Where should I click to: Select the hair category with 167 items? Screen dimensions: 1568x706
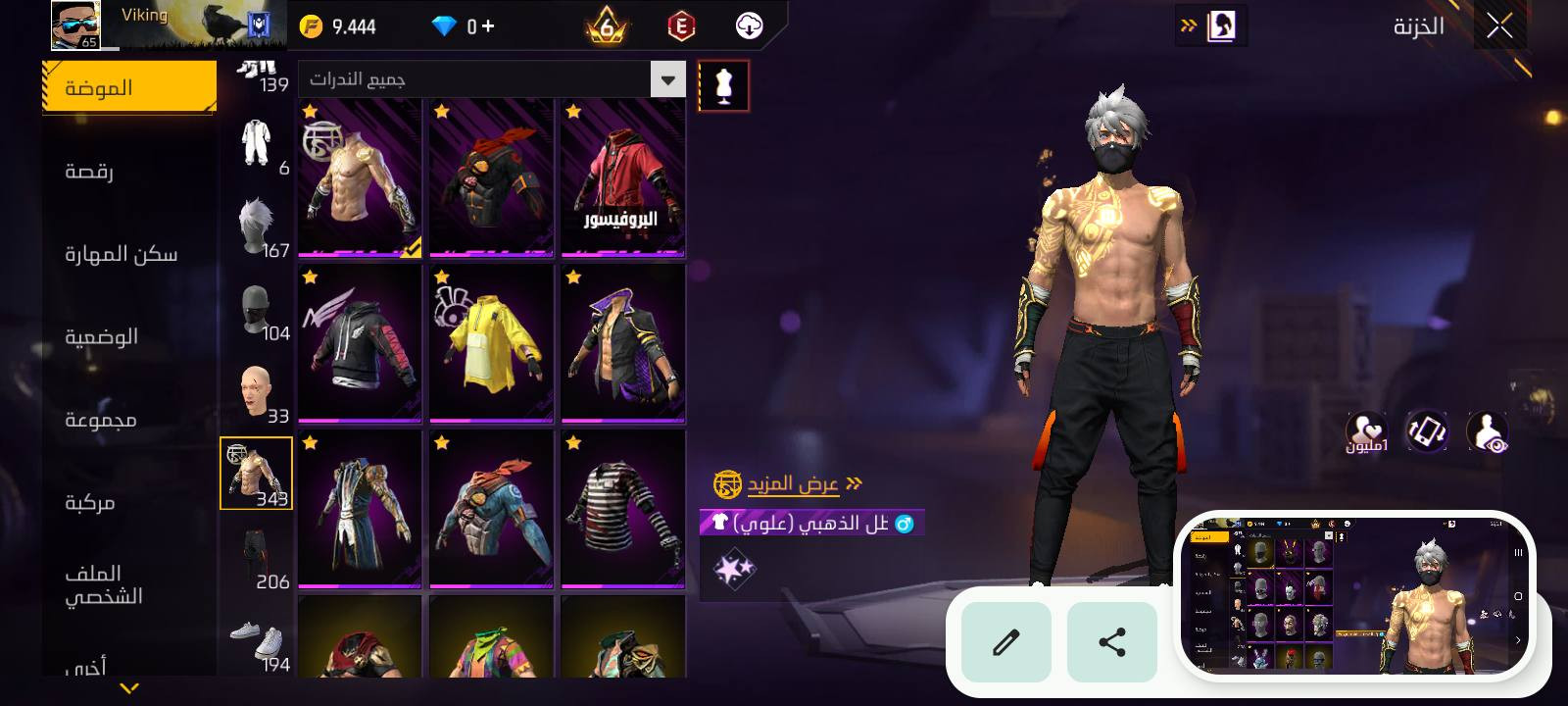click(x=258, y=227)
